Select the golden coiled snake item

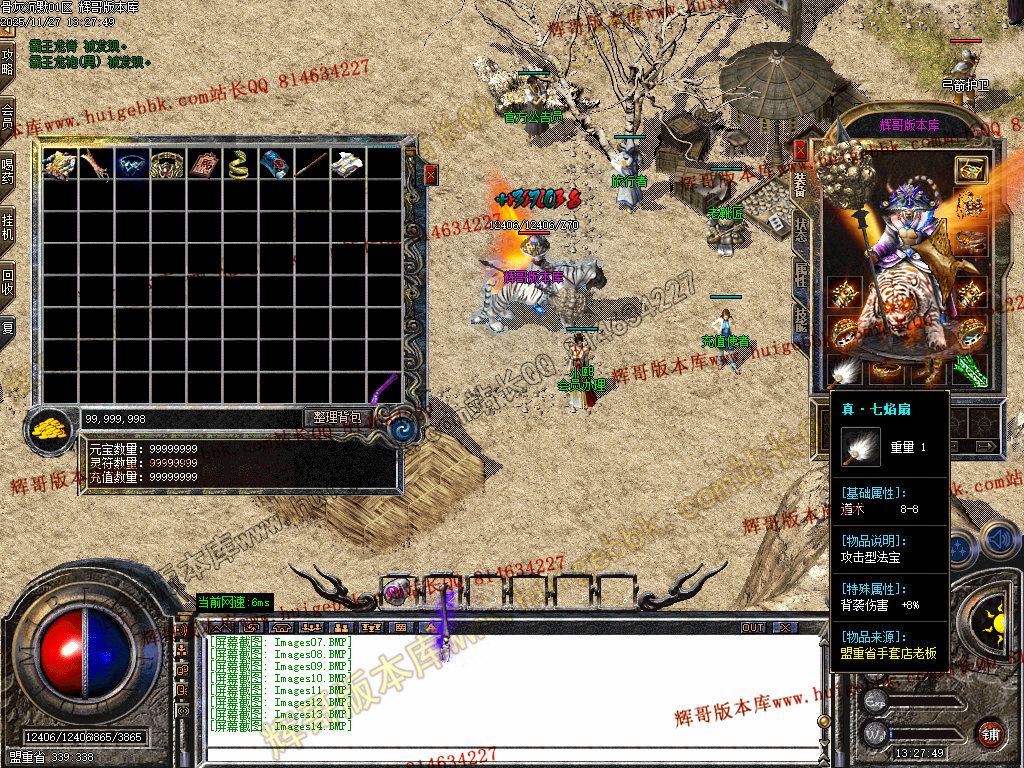pos(237,164)
